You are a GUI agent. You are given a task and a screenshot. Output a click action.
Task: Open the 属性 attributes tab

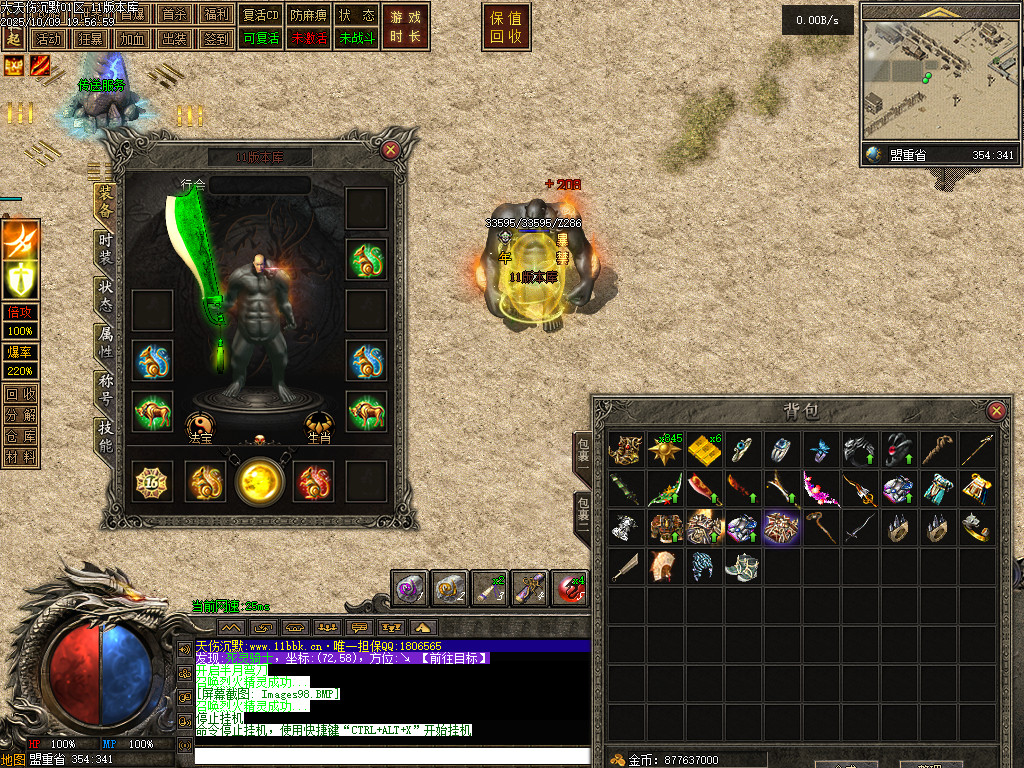(x=105, y=341)
